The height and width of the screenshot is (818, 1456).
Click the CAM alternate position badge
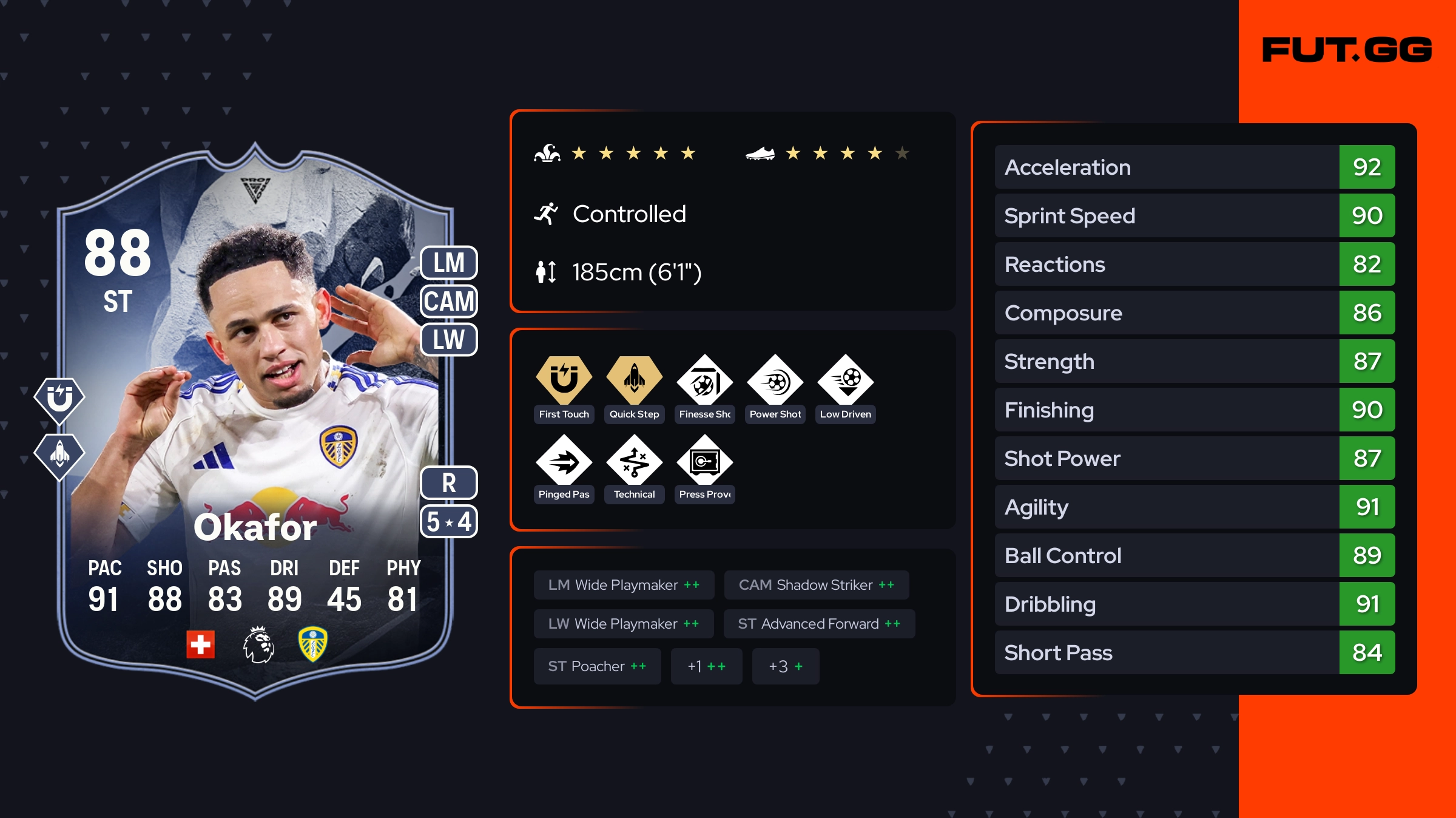pos(449,302)
